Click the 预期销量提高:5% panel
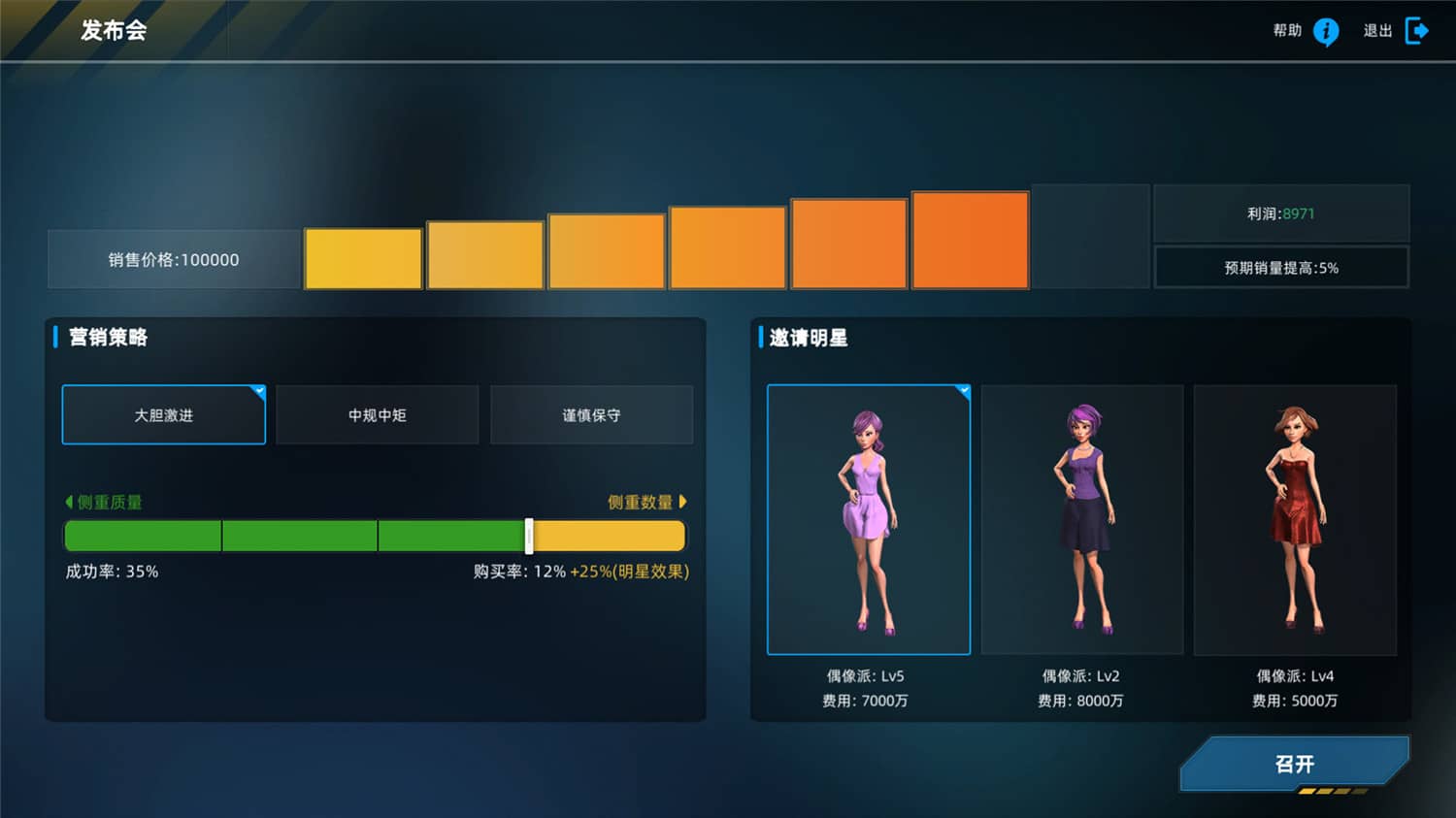Image resolution: width=1456 pixels, height=818 pixels. (x=1282, y=267)
